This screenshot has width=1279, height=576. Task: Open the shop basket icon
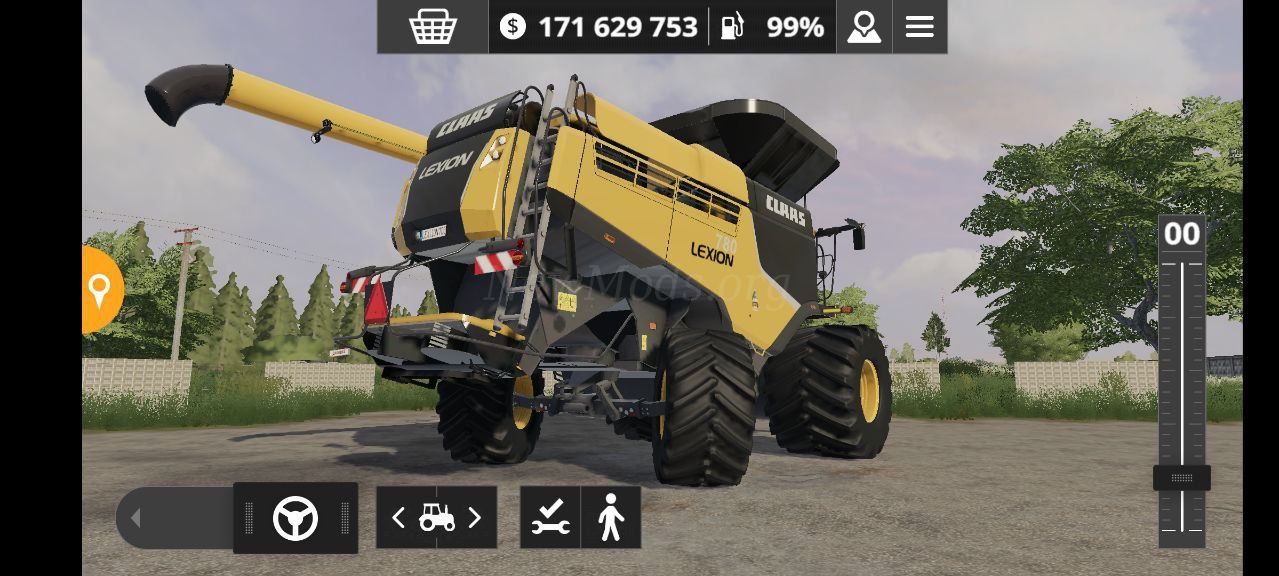point(433,27)
